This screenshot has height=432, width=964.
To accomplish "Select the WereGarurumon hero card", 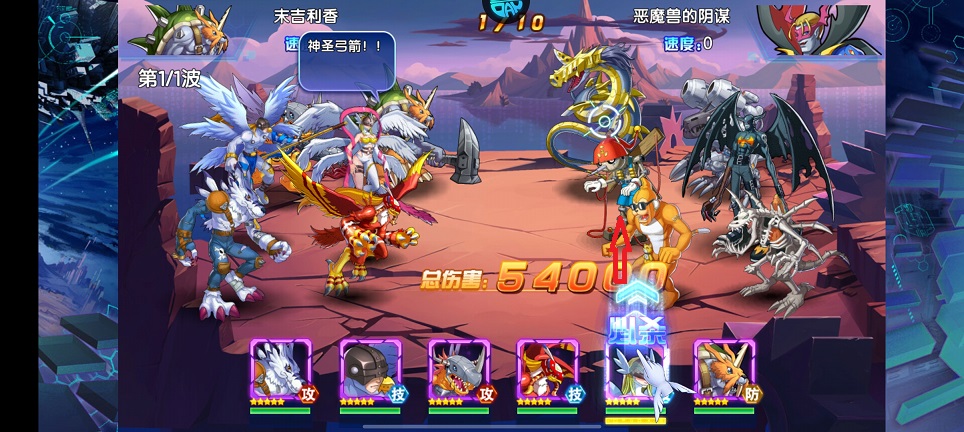I will [282, 373].
